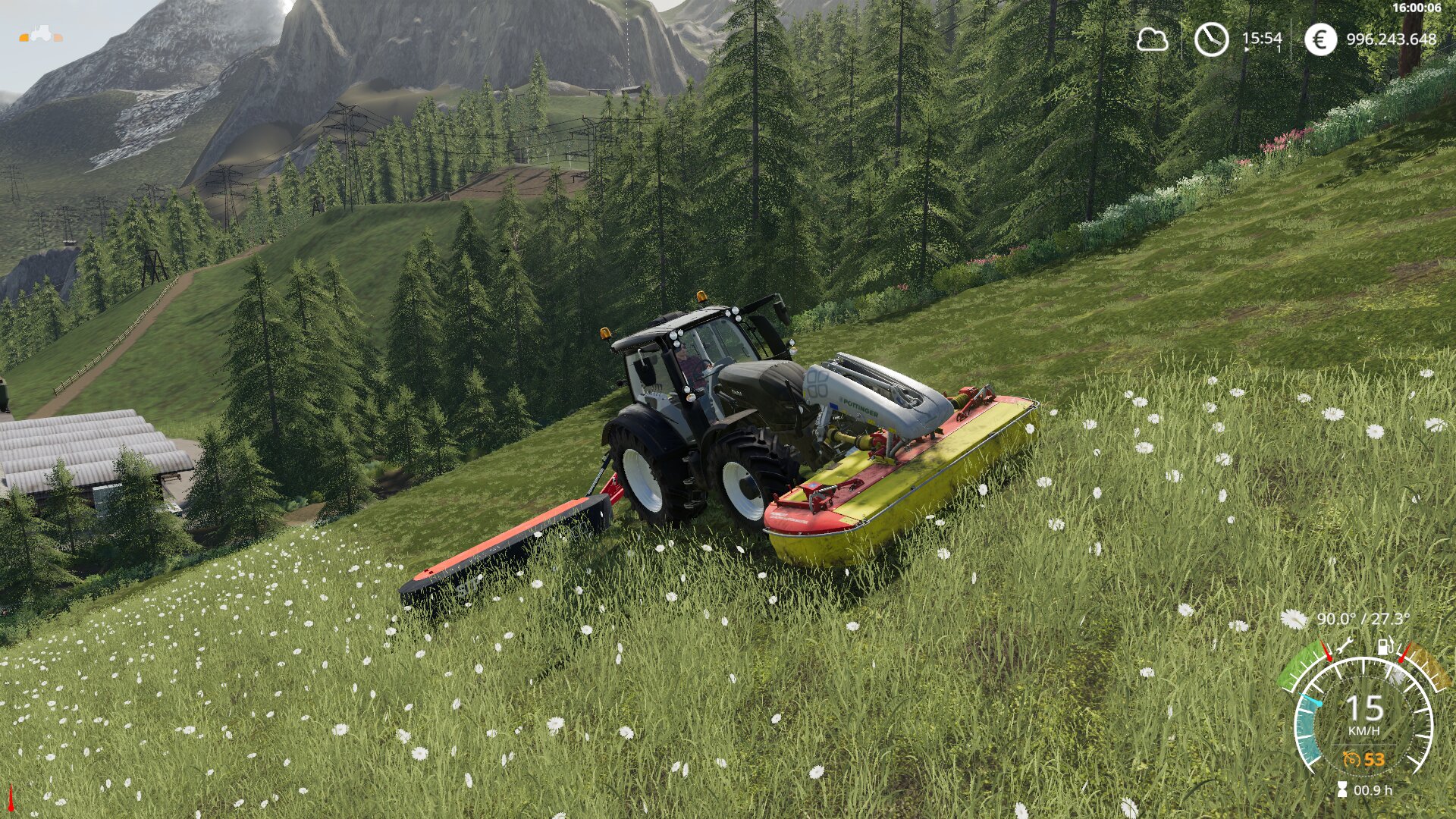
Task: Toggle the cruise control speed icon
Action: point(1351,759)
